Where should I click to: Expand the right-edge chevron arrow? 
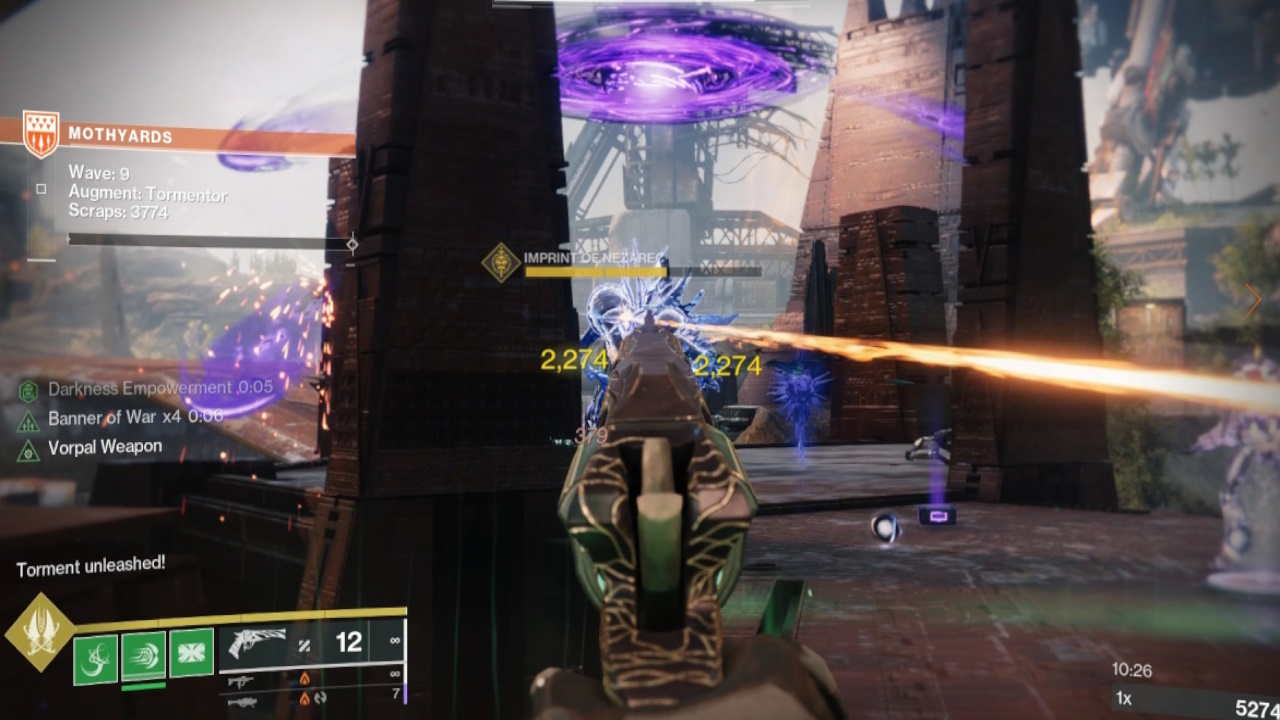(1253, 299)
